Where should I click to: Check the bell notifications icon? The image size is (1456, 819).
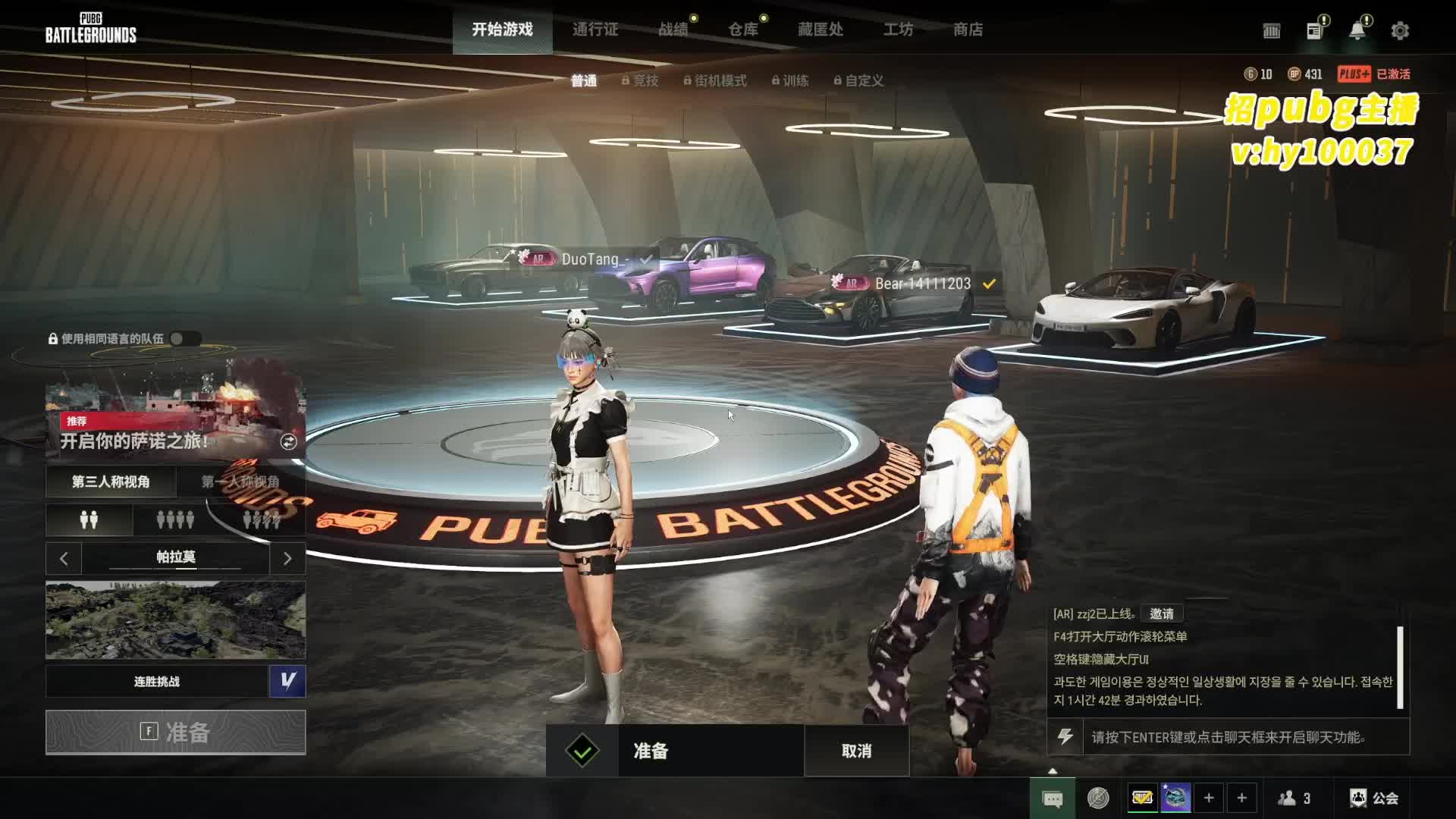[1357, 30]
